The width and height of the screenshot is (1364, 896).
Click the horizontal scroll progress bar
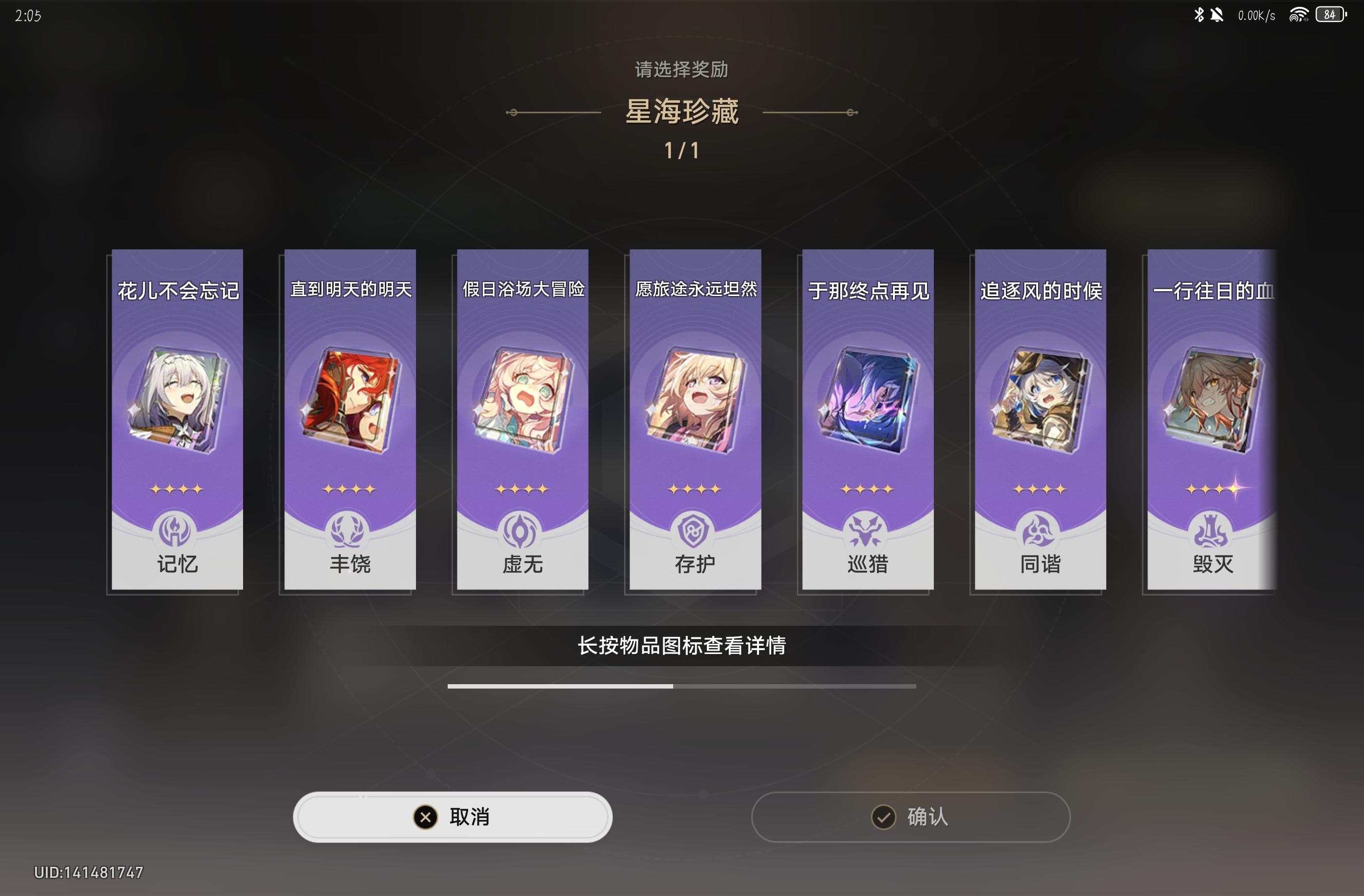(682, 685)
